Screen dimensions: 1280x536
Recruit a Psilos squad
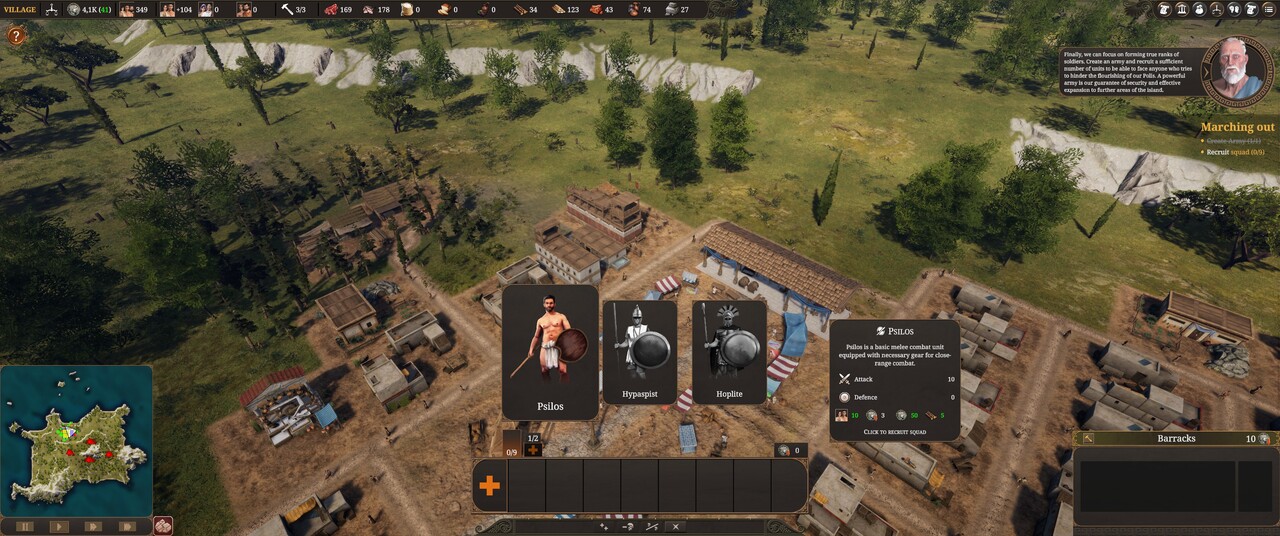coord(550,352)
